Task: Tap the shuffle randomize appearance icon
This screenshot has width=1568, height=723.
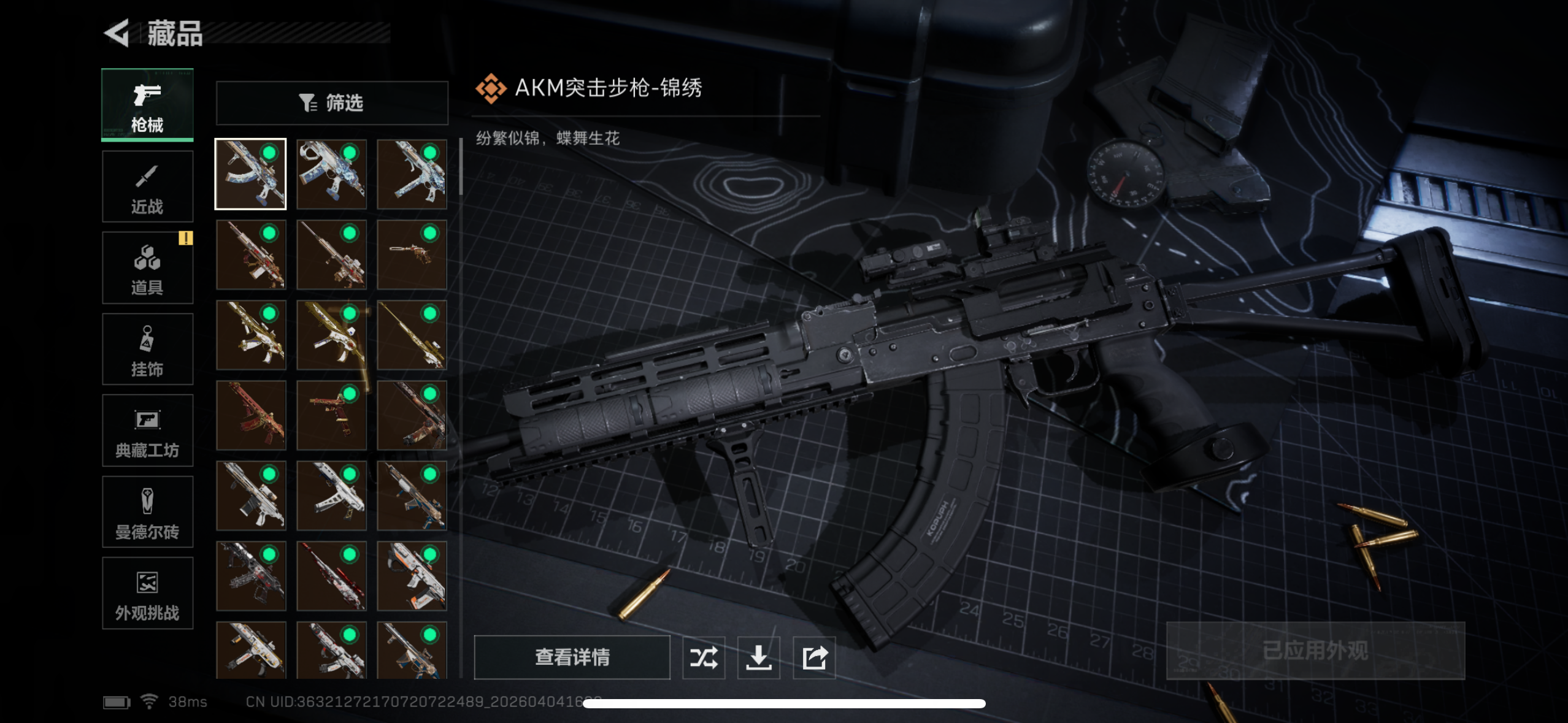Action: pos(704,657)
